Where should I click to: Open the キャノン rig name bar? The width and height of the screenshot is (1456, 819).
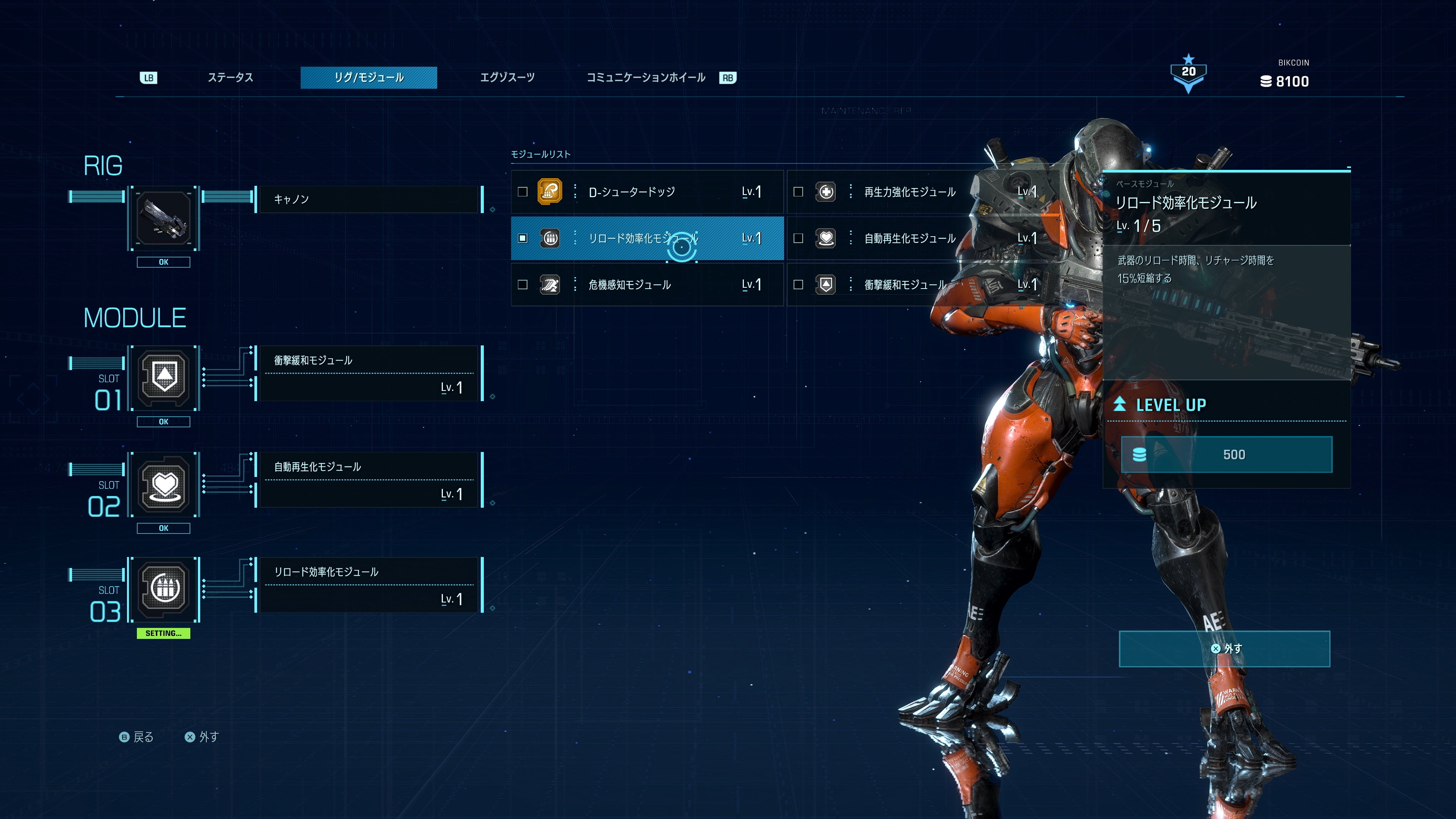point(369,199)
